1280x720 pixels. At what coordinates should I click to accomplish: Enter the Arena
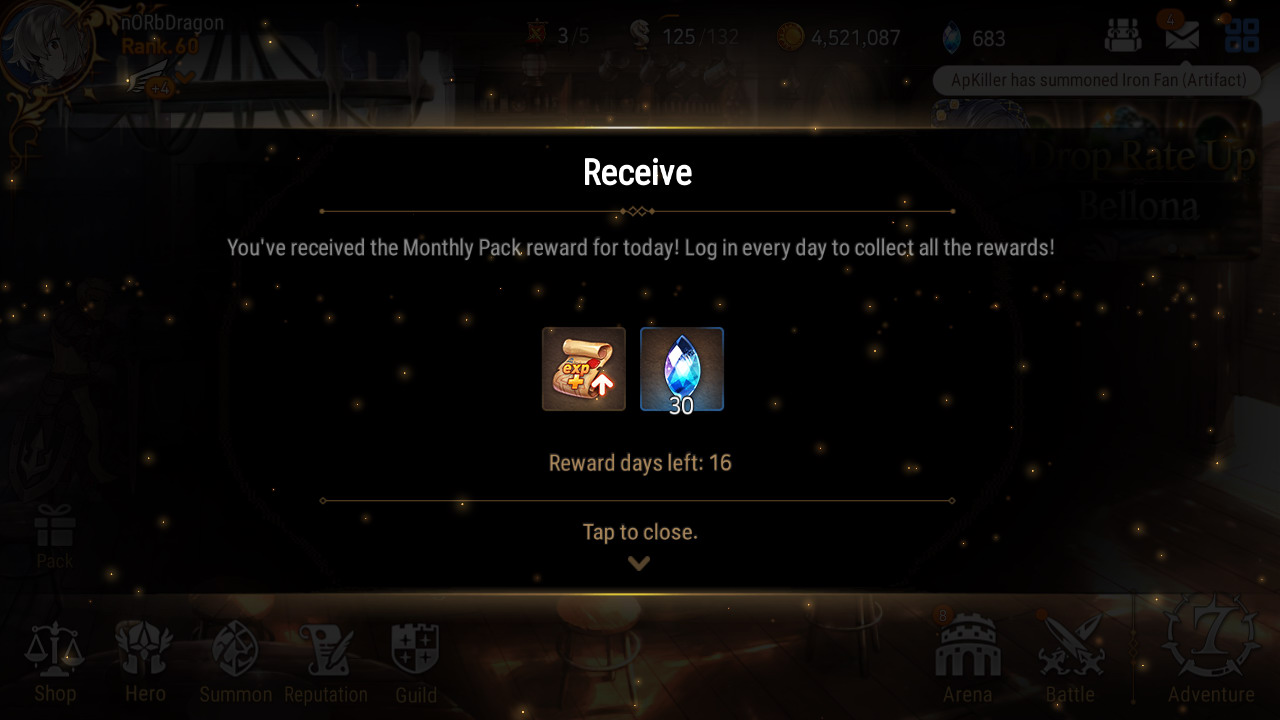[967, 658]
